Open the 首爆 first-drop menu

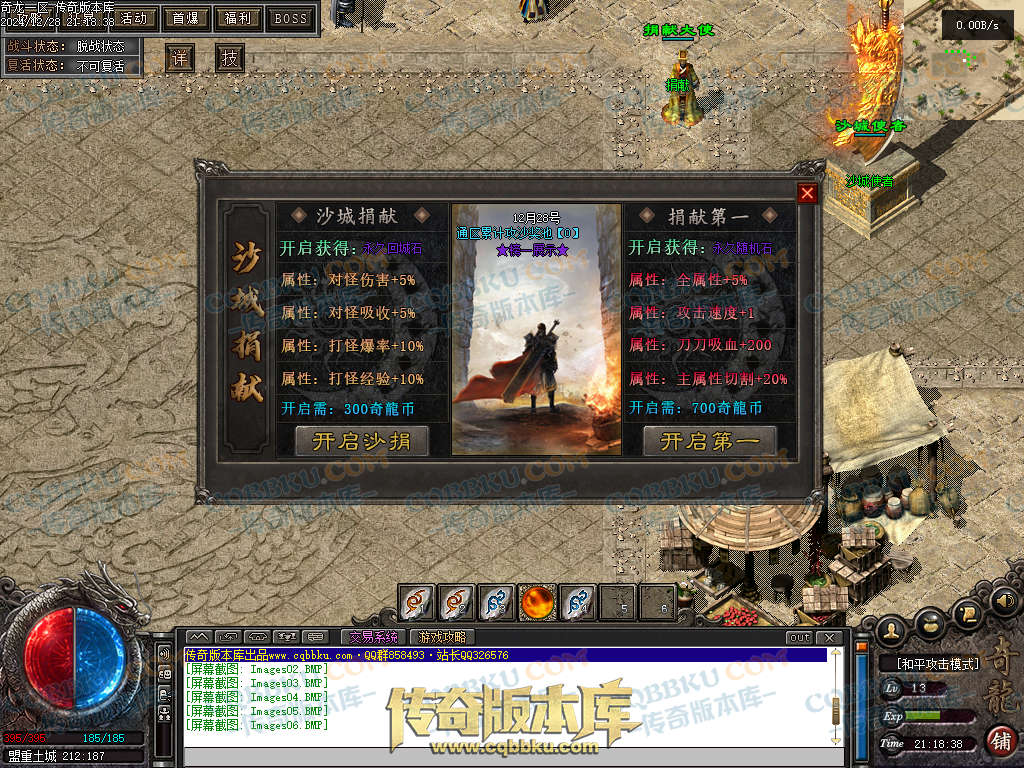(185, 18)
